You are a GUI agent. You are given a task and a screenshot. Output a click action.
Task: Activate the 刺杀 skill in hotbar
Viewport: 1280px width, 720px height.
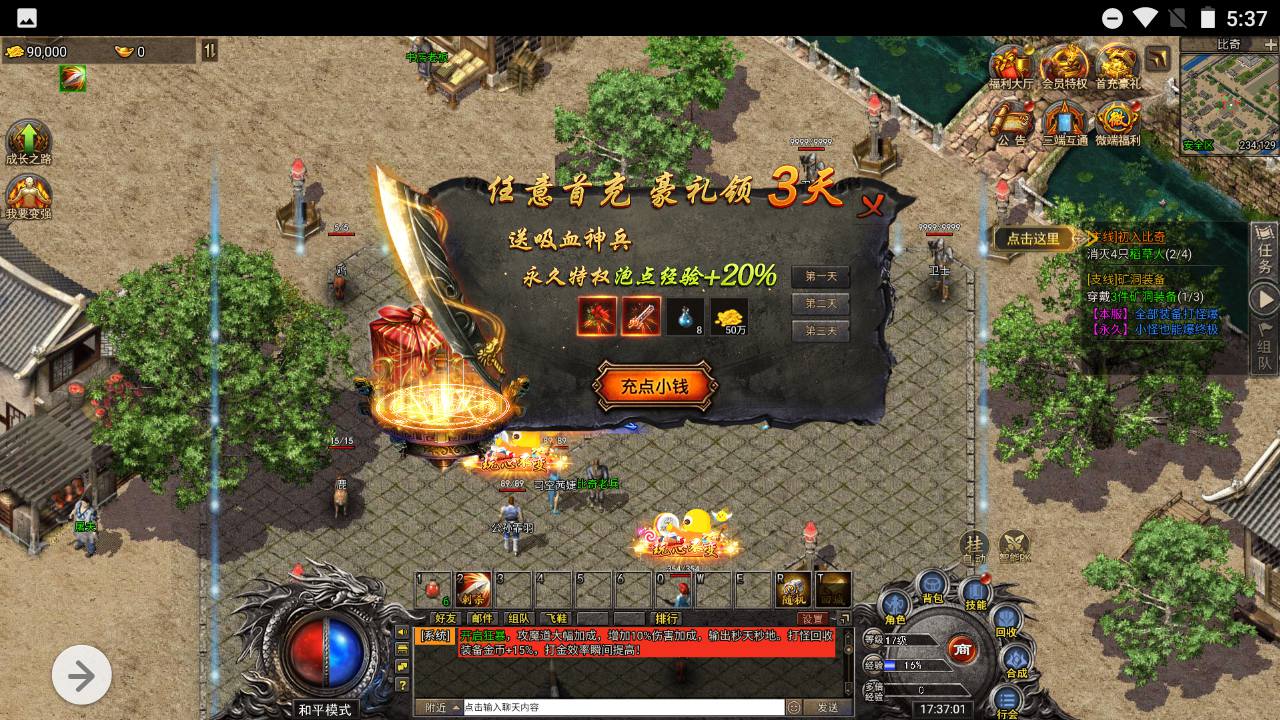tap(473, 590)
